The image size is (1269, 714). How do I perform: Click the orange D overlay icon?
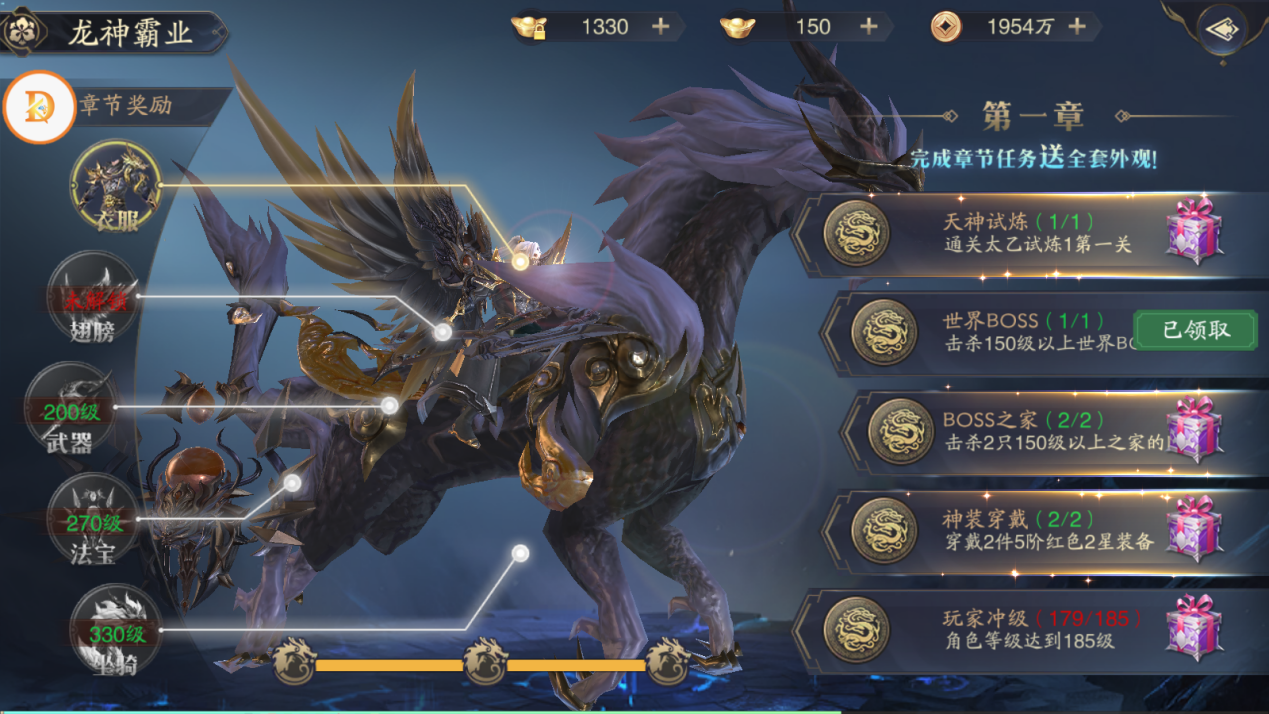tap(39, 107)
